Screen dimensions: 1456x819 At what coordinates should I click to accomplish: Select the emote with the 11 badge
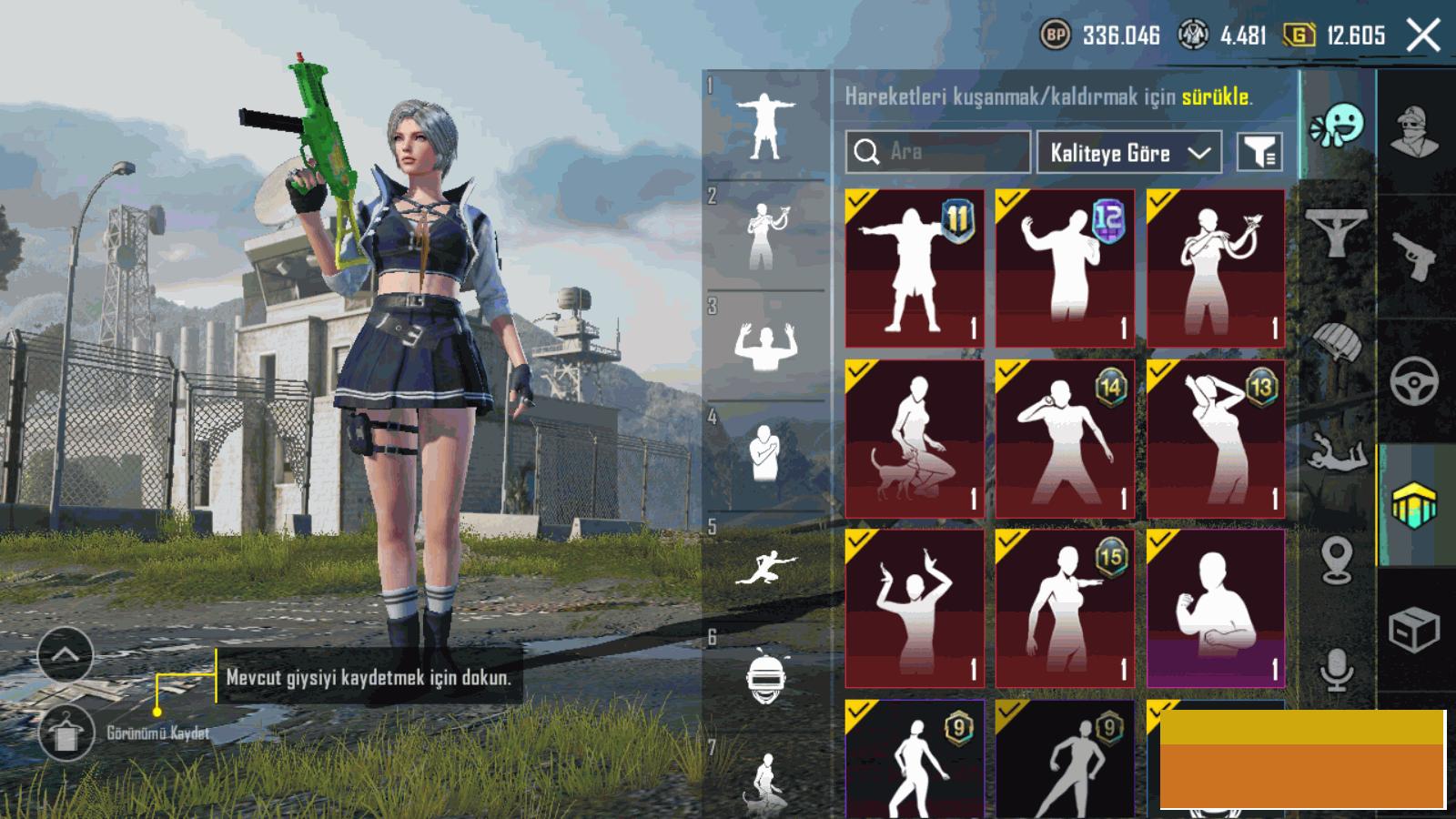915,268
